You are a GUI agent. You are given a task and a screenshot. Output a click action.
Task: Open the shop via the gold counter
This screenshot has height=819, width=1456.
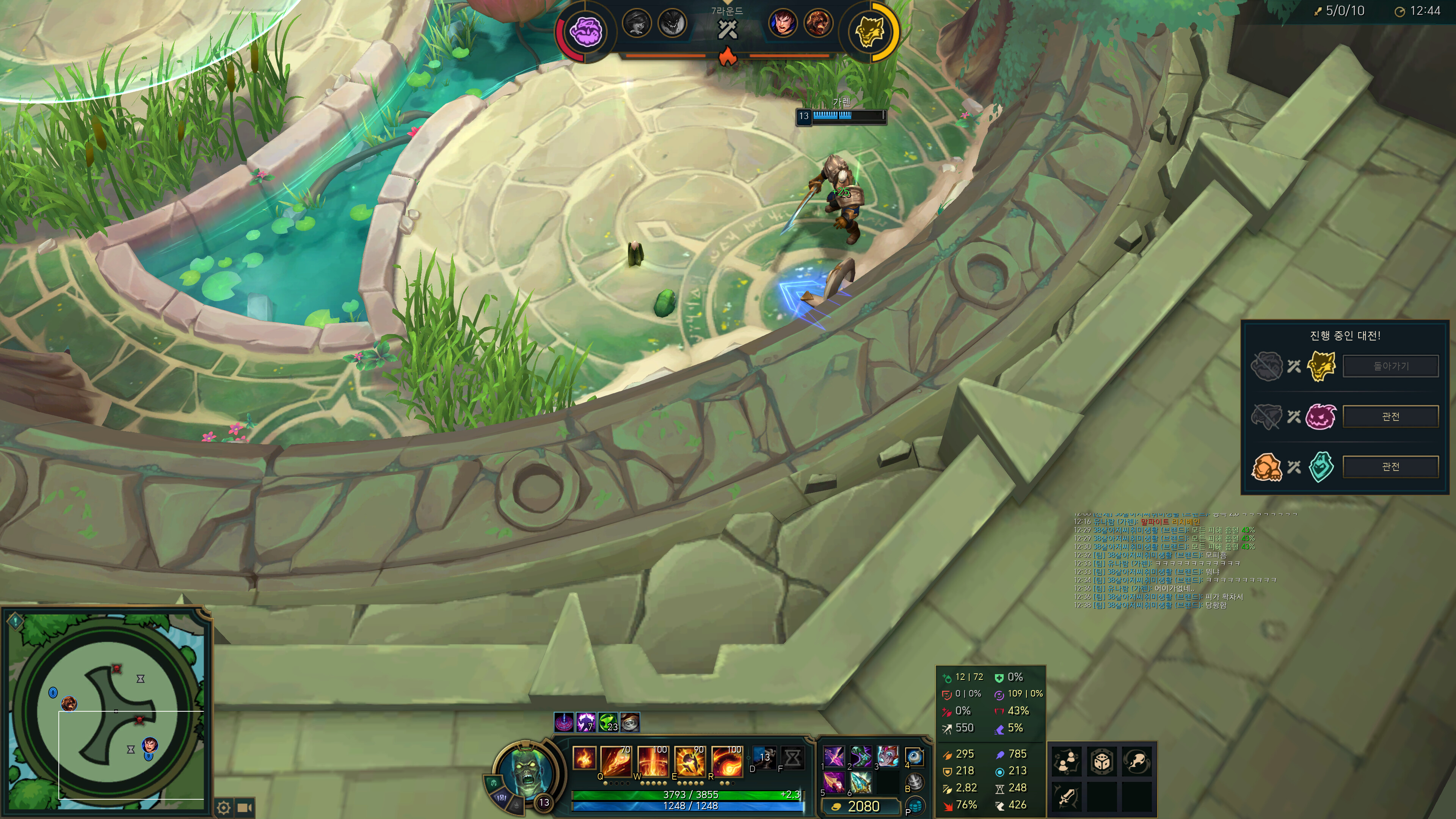point(858,806)
